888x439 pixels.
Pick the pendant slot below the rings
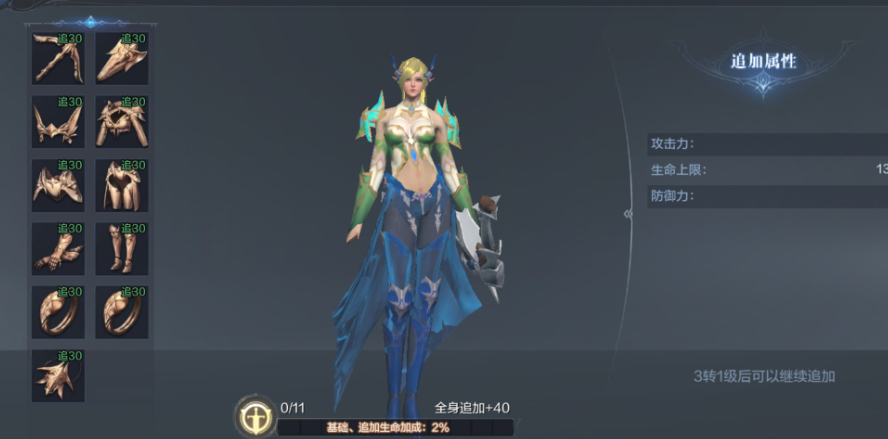[57, 376]
